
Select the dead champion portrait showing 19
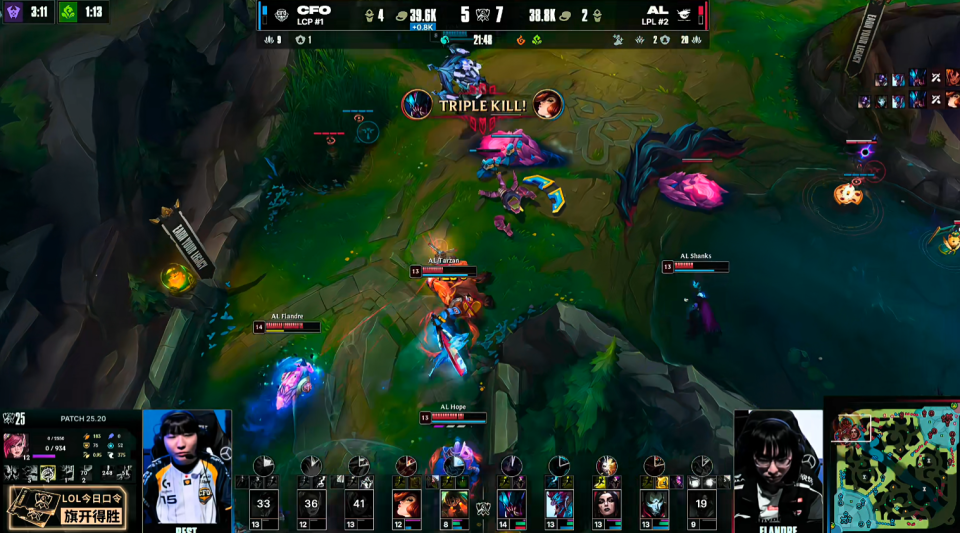701,504
